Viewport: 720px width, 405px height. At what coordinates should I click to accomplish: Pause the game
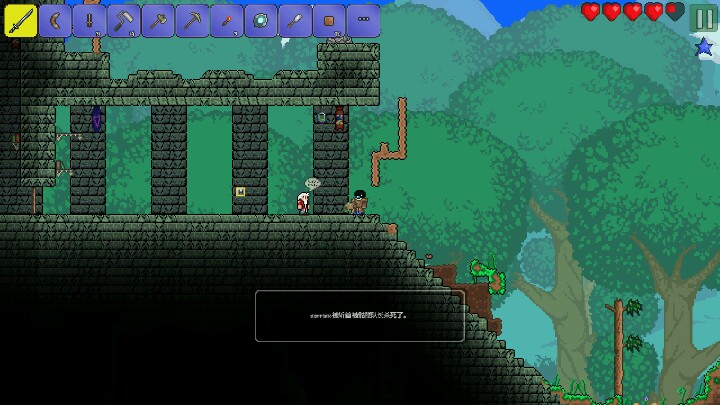[x=704, y=17]
